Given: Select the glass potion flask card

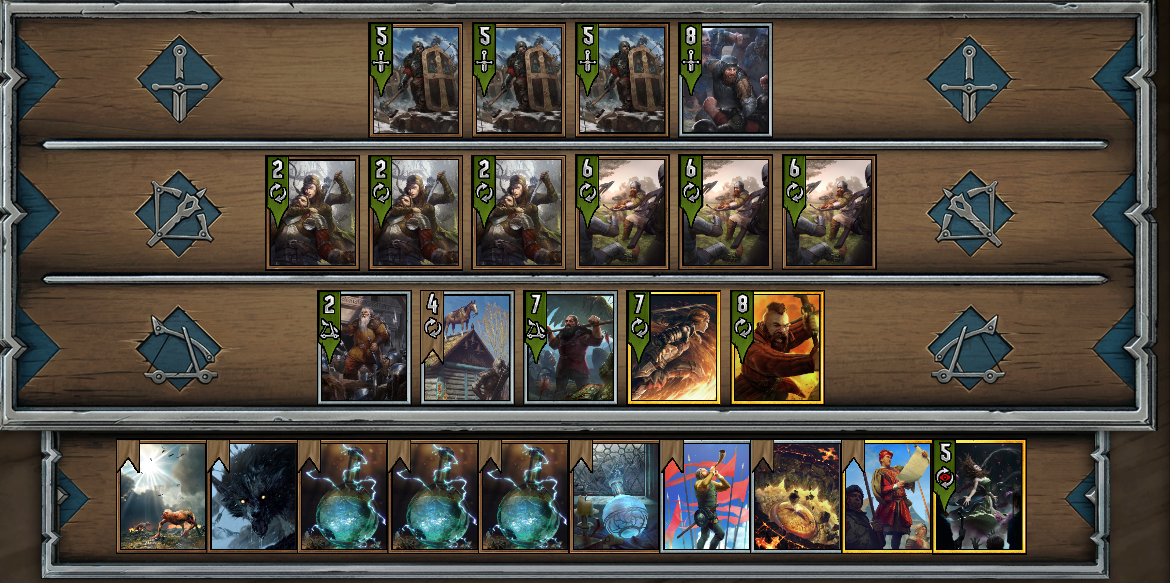Looking at the screenshot, I should tap(615, 497).
